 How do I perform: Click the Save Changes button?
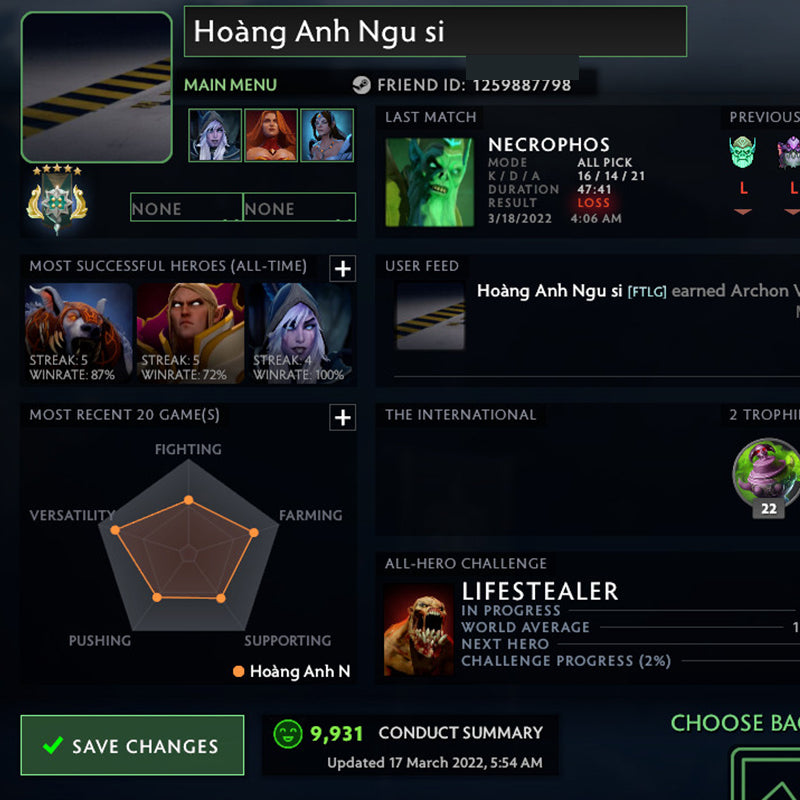click(132, 746)
